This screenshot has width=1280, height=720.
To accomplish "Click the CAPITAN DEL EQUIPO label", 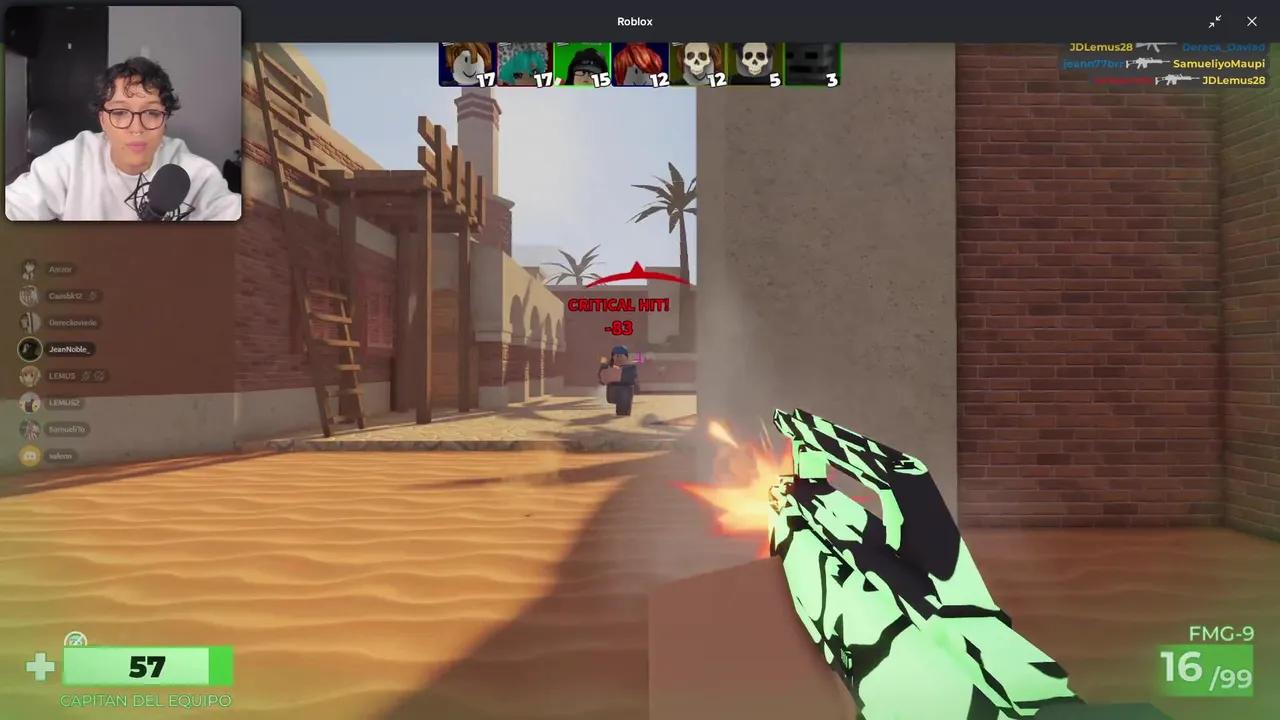I will [145, 700].
